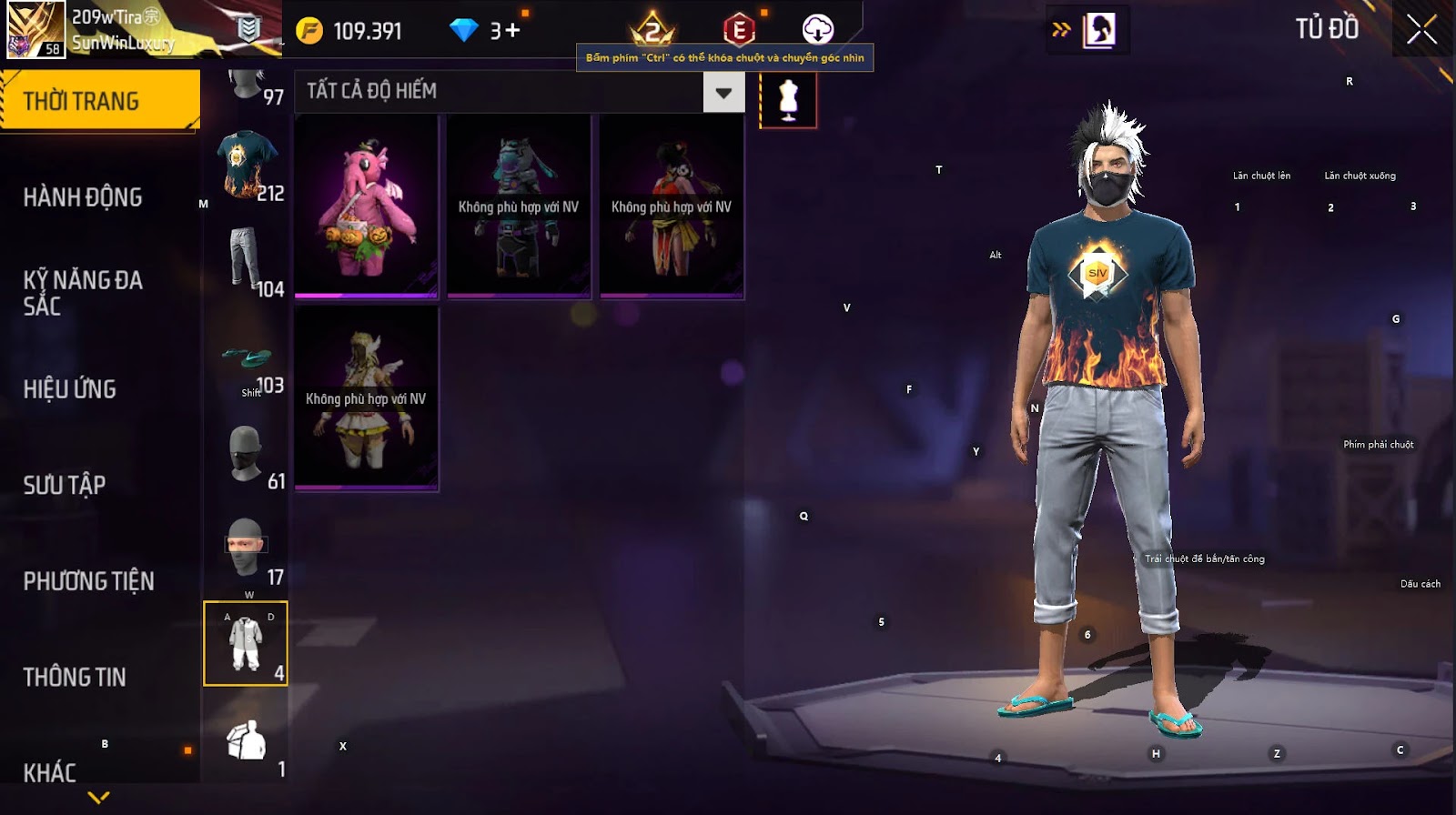This screenshot has width=1456, height=815.
Task: Go to the SƯU TẬP tab
Action: click(x=65, y=485)
